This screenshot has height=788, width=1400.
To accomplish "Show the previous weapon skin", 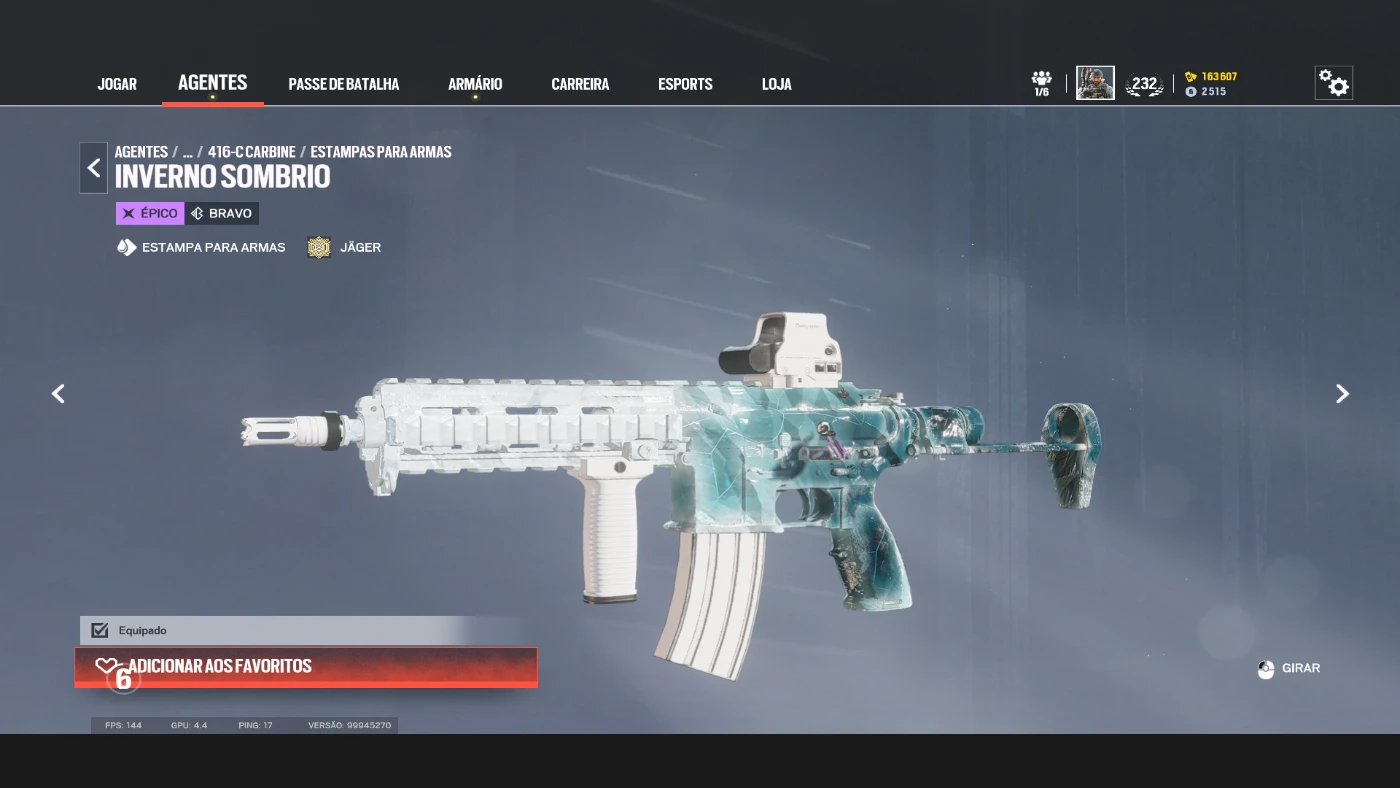I will [x=58, y=394].
